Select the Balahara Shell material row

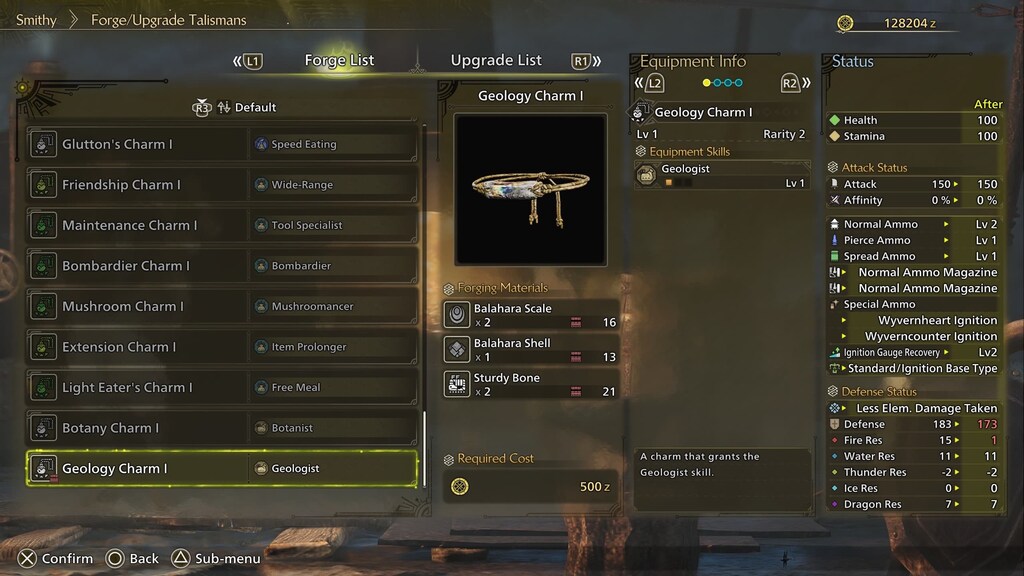coord(531,350)
